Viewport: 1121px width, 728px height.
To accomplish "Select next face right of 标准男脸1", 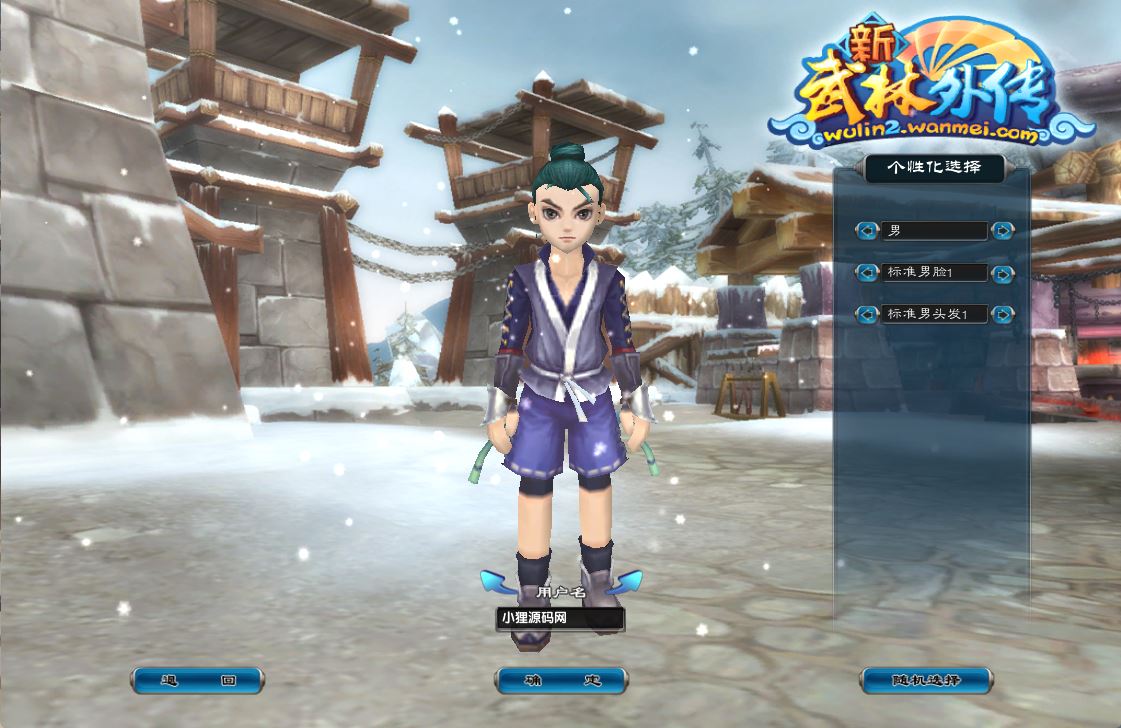I will (1002, 272).
